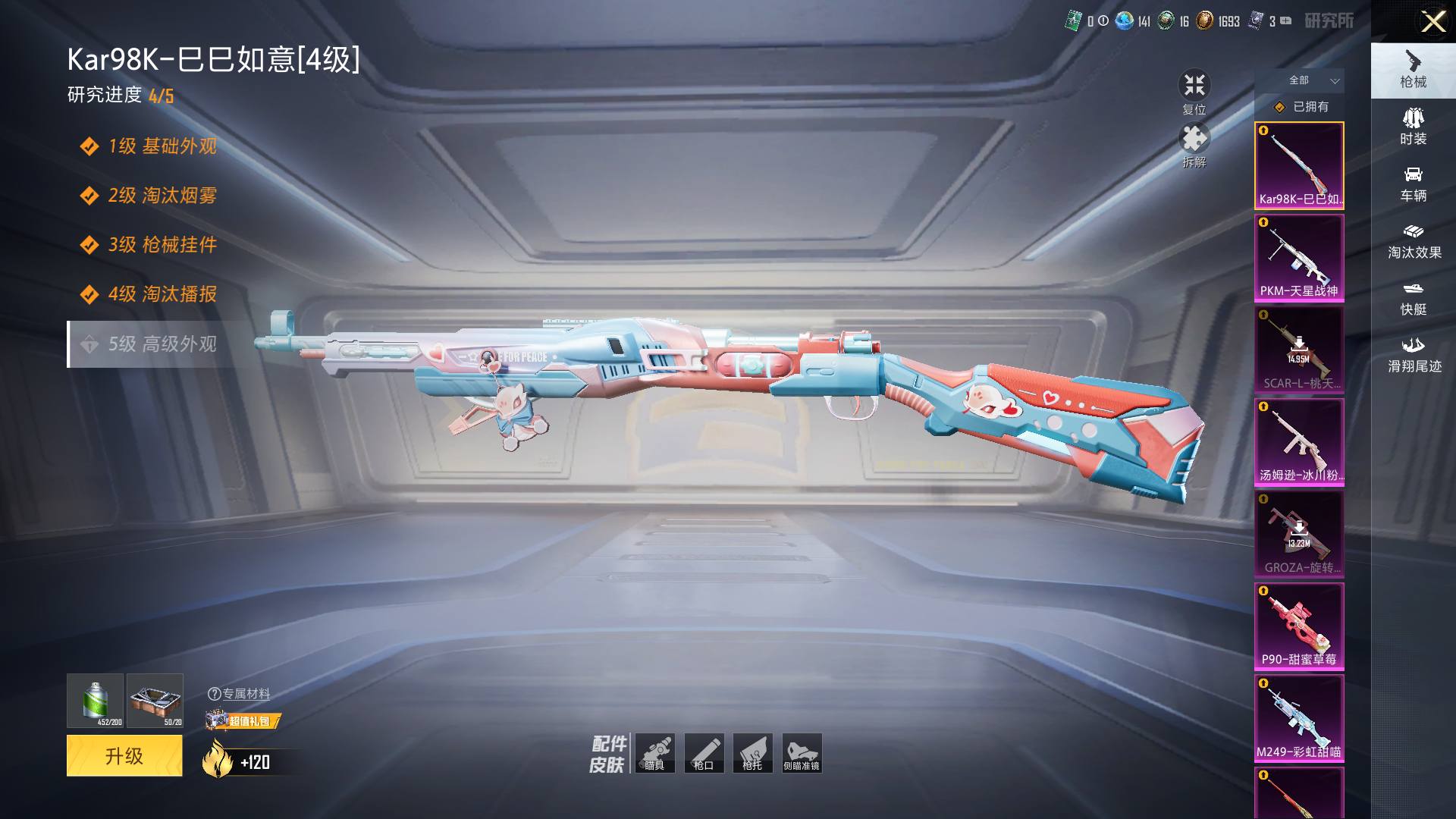
Task: Select the 枪械 firearms category tab
Action: click(x=1413, y=70)
